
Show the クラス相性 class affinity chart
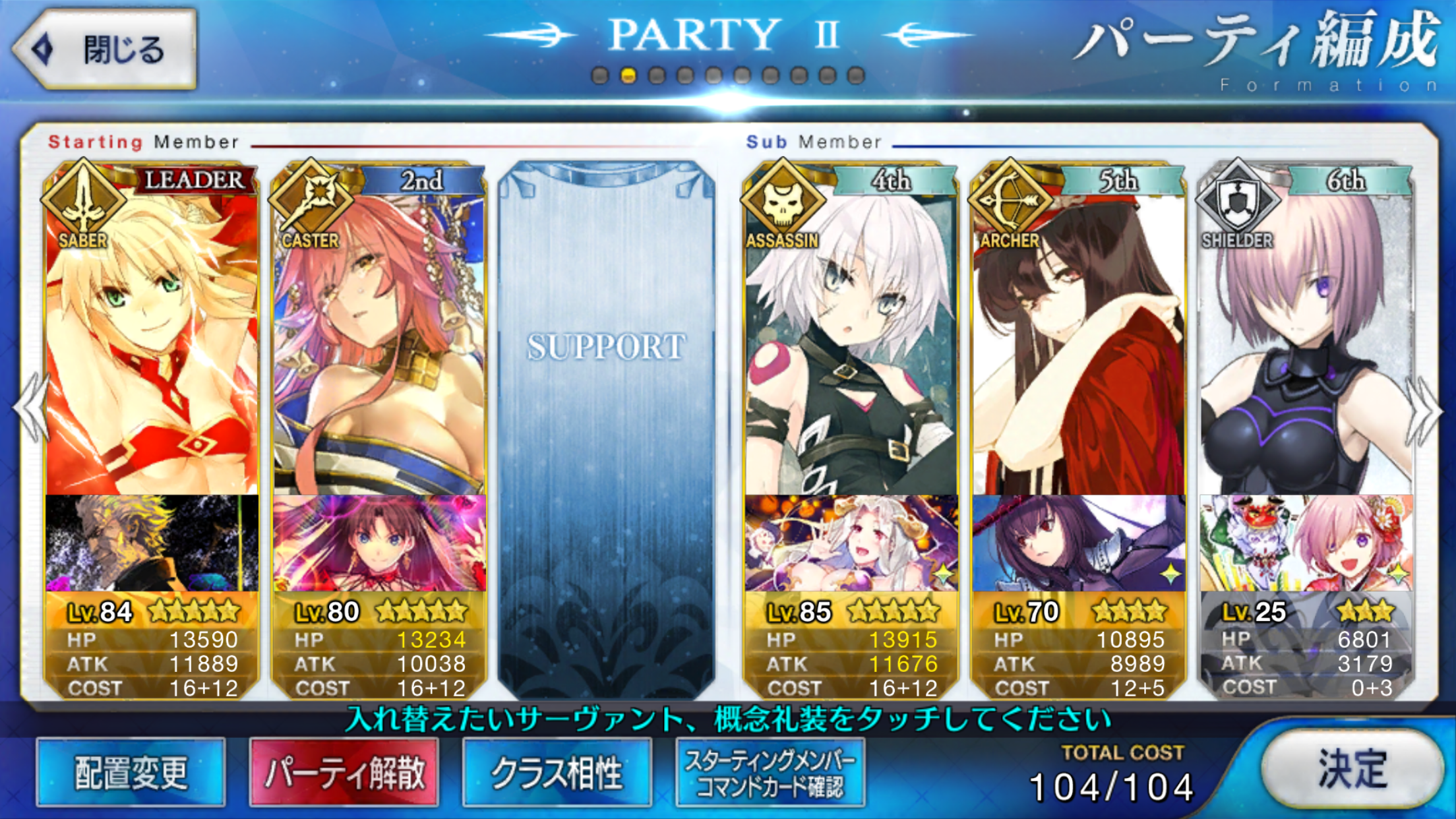click(557, 772)
